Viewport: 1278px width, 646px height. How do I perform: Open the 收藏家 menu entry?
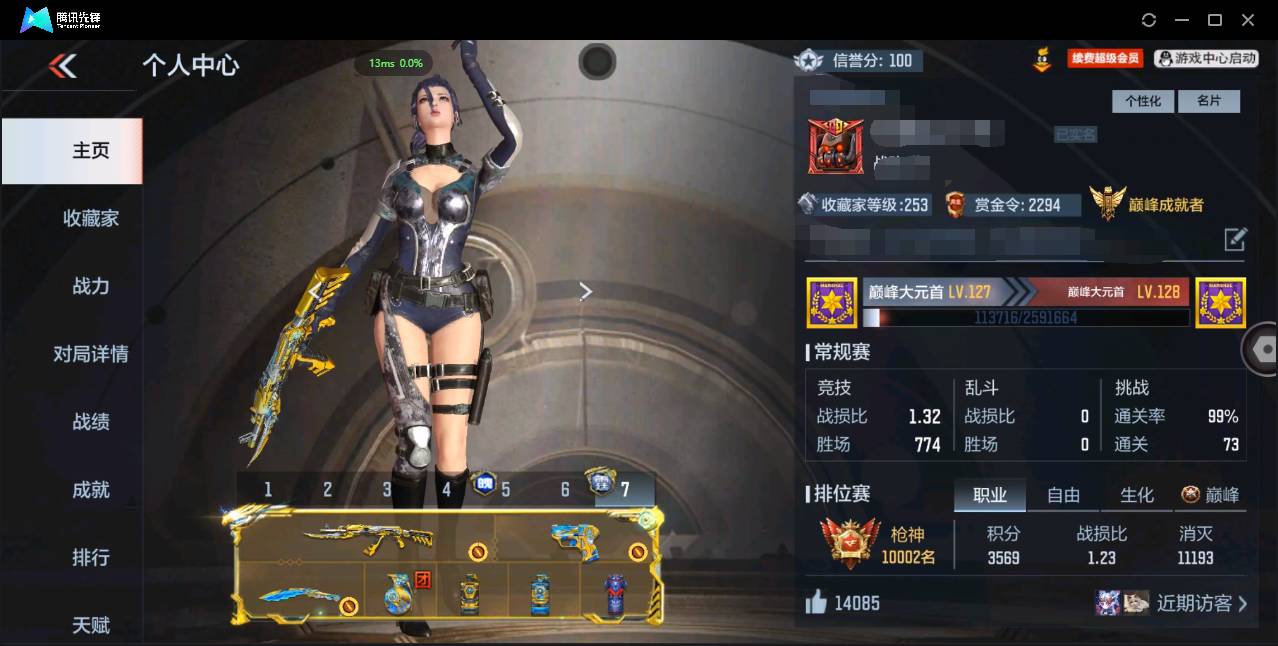91,218
